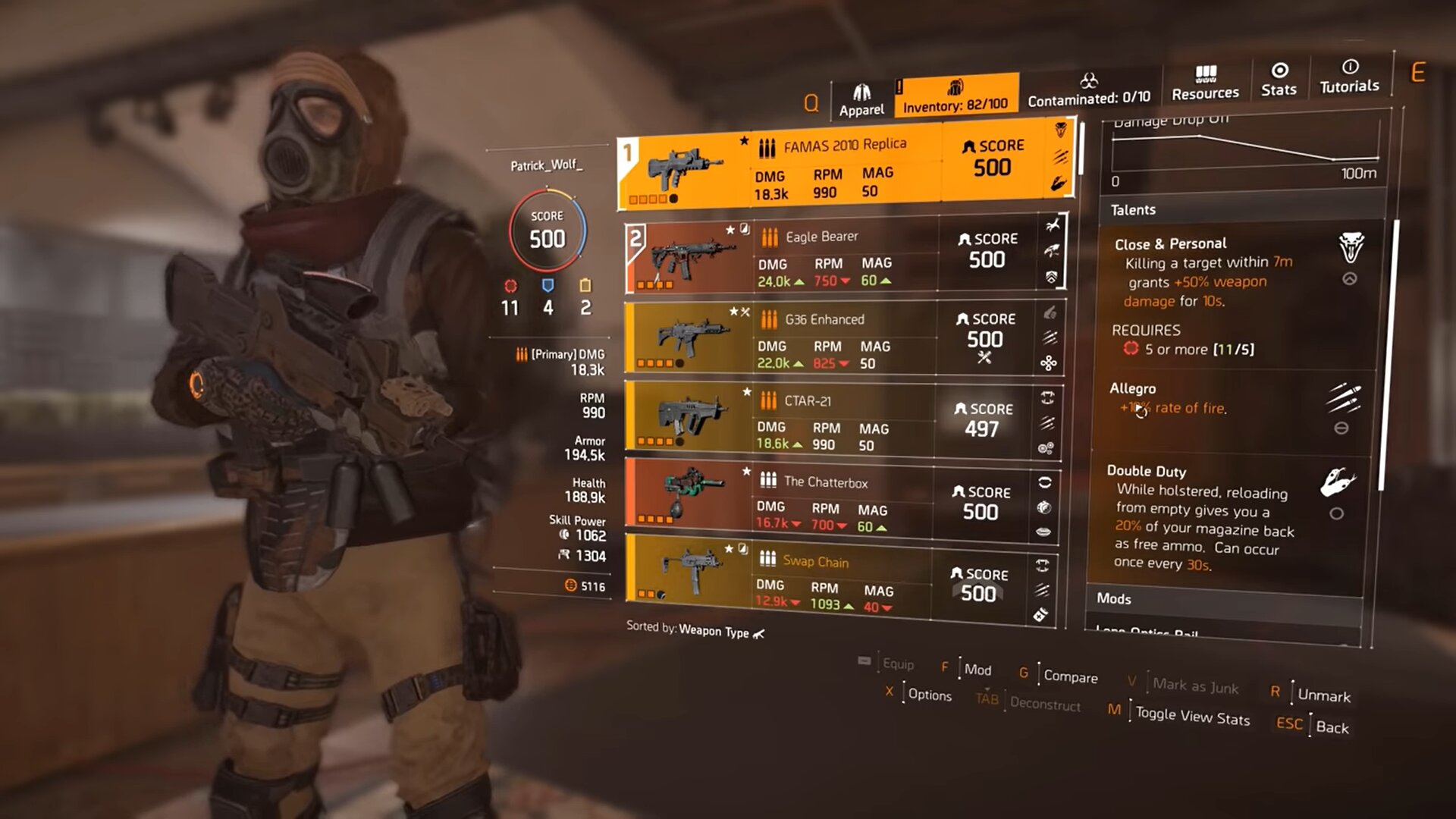
Task: Unmark the selected item via R option
Action: (1323, 696)
